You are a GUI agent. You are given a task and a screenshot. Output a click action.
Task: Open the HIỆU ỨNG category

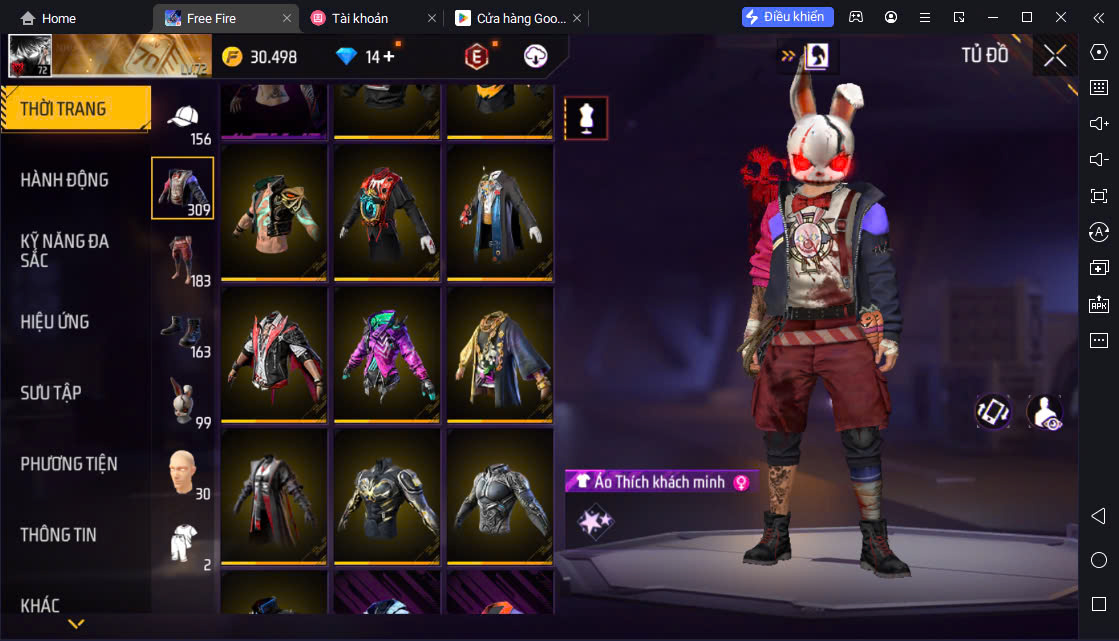click(55, 322)
